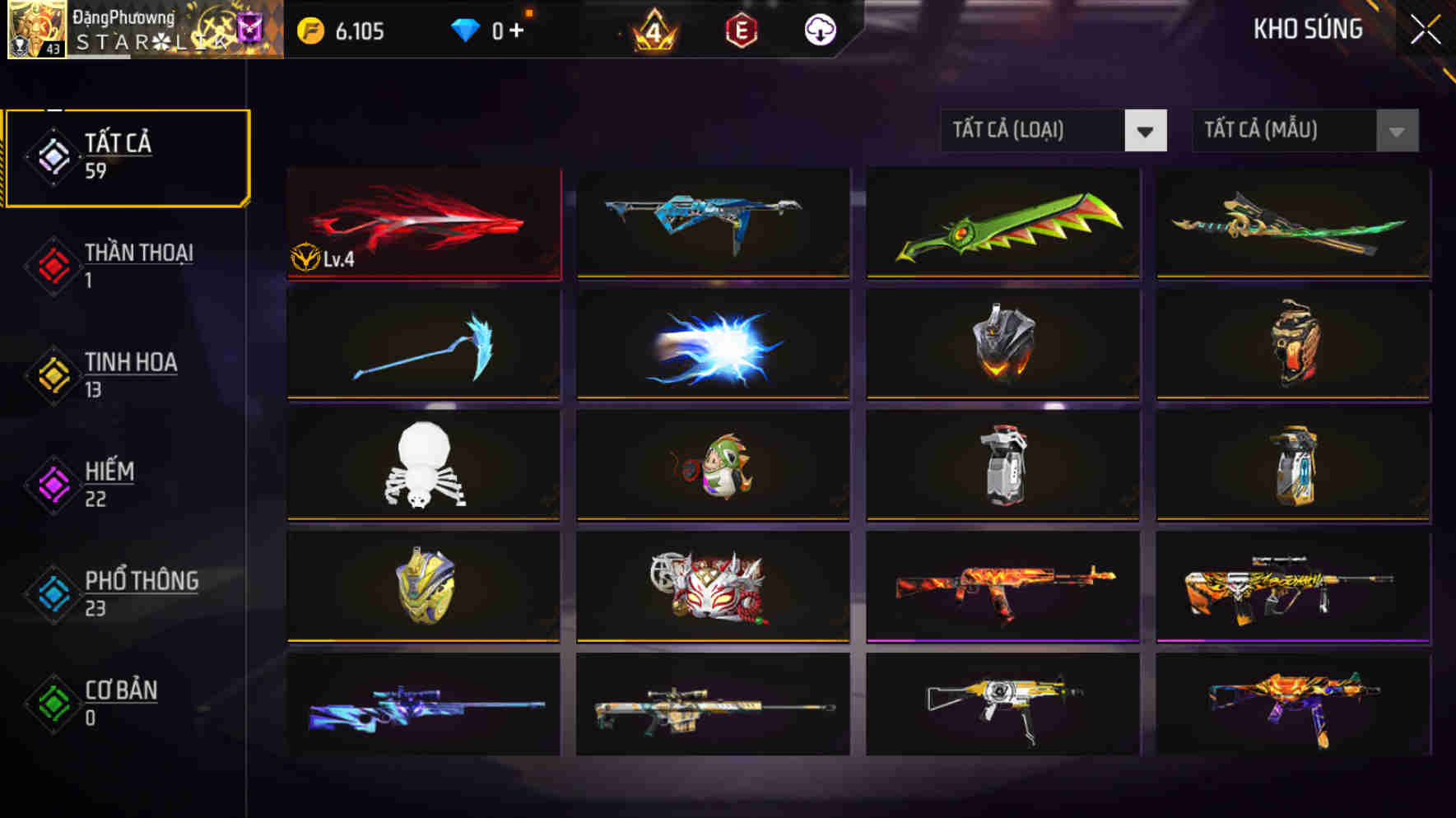Select the Thần Thoại rarity diamond icon
This screenshot has width=1456, height=818.
pyautogui.click(x=52, y=266)
